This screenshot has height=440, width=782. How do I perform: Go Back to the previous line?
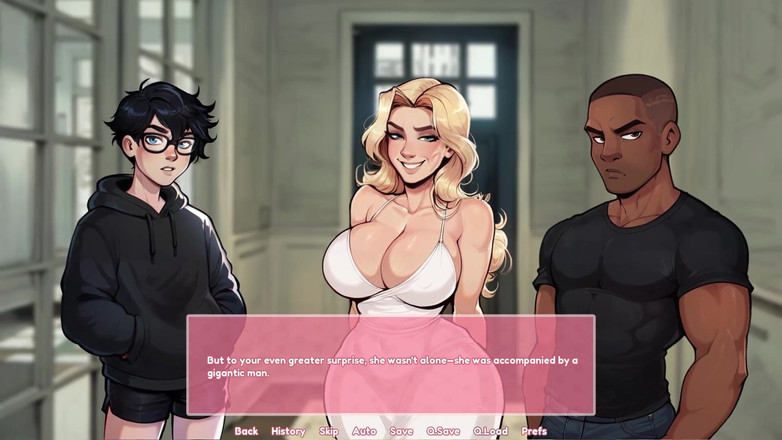click(x=246, y=431)
